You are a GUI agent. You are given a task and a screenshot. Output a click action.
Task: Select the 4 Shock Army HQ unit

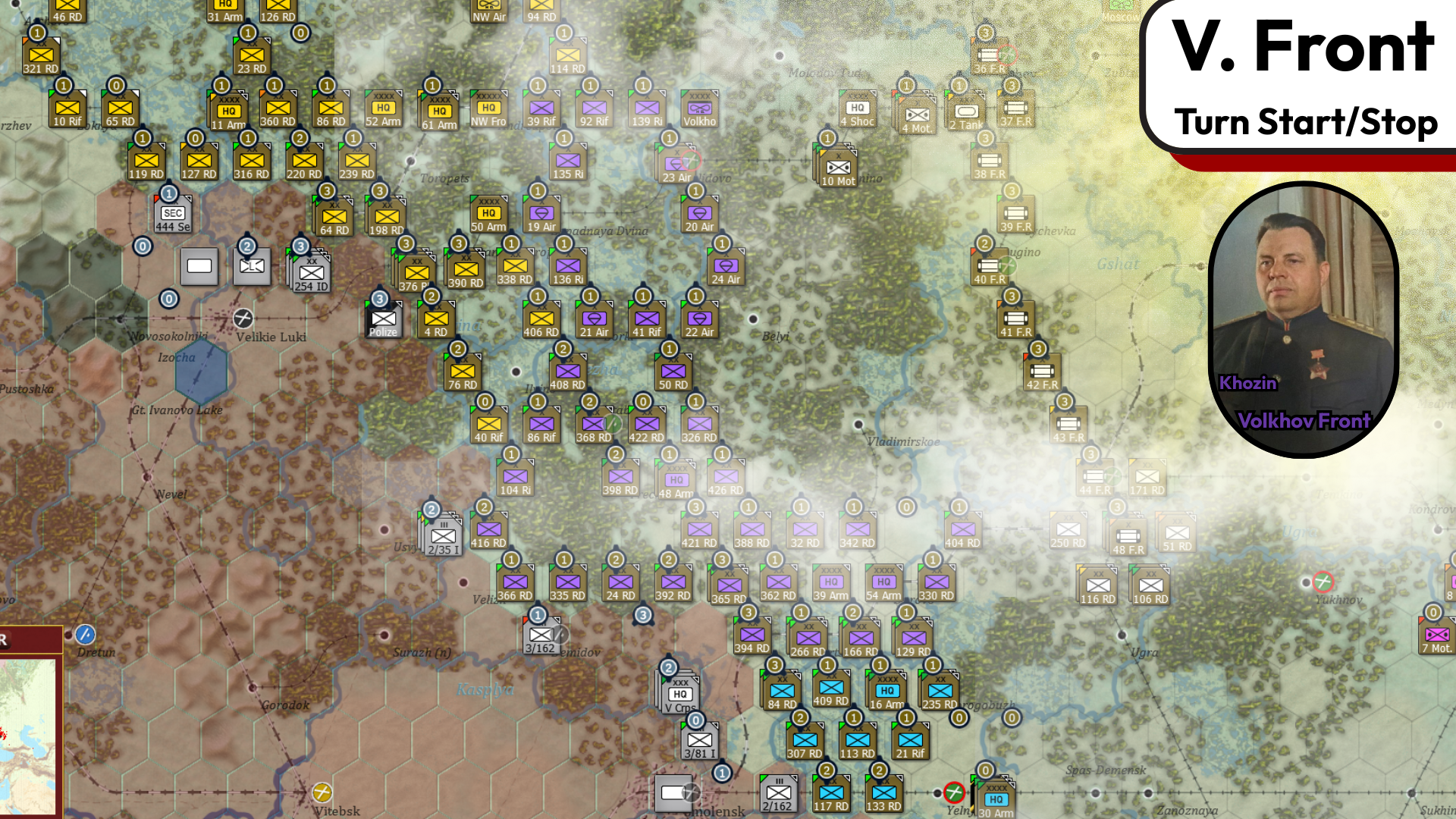click(x=858, y=108)
